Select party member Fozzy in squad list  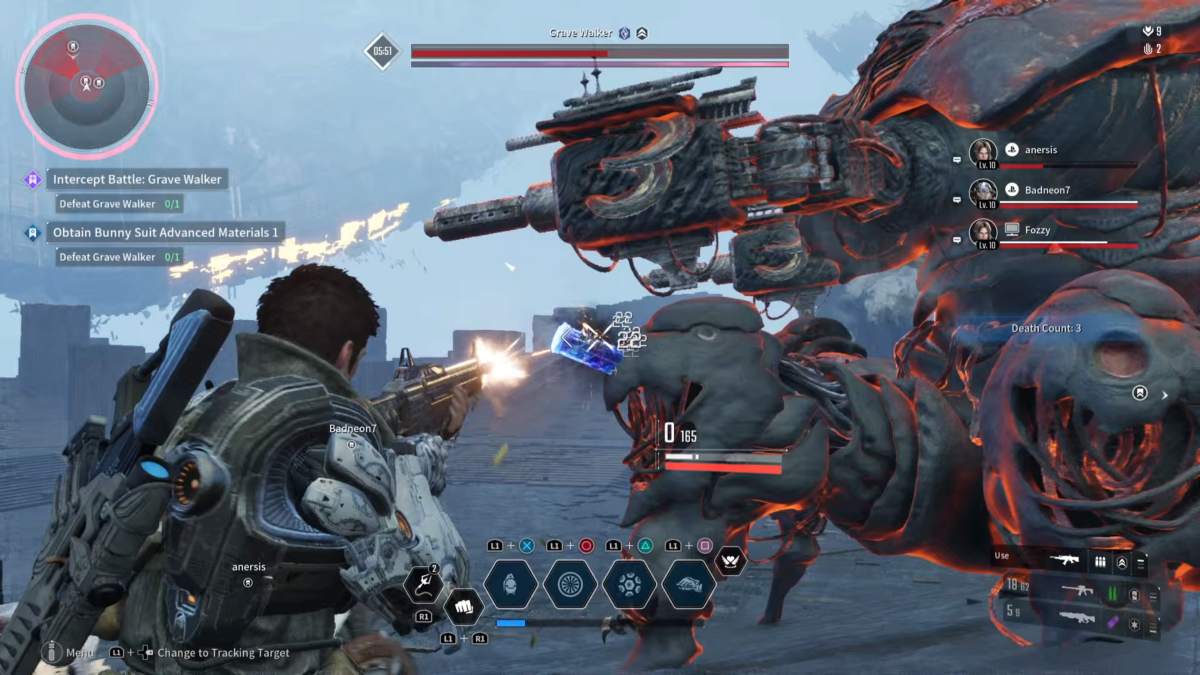(x=1037, y=230)
